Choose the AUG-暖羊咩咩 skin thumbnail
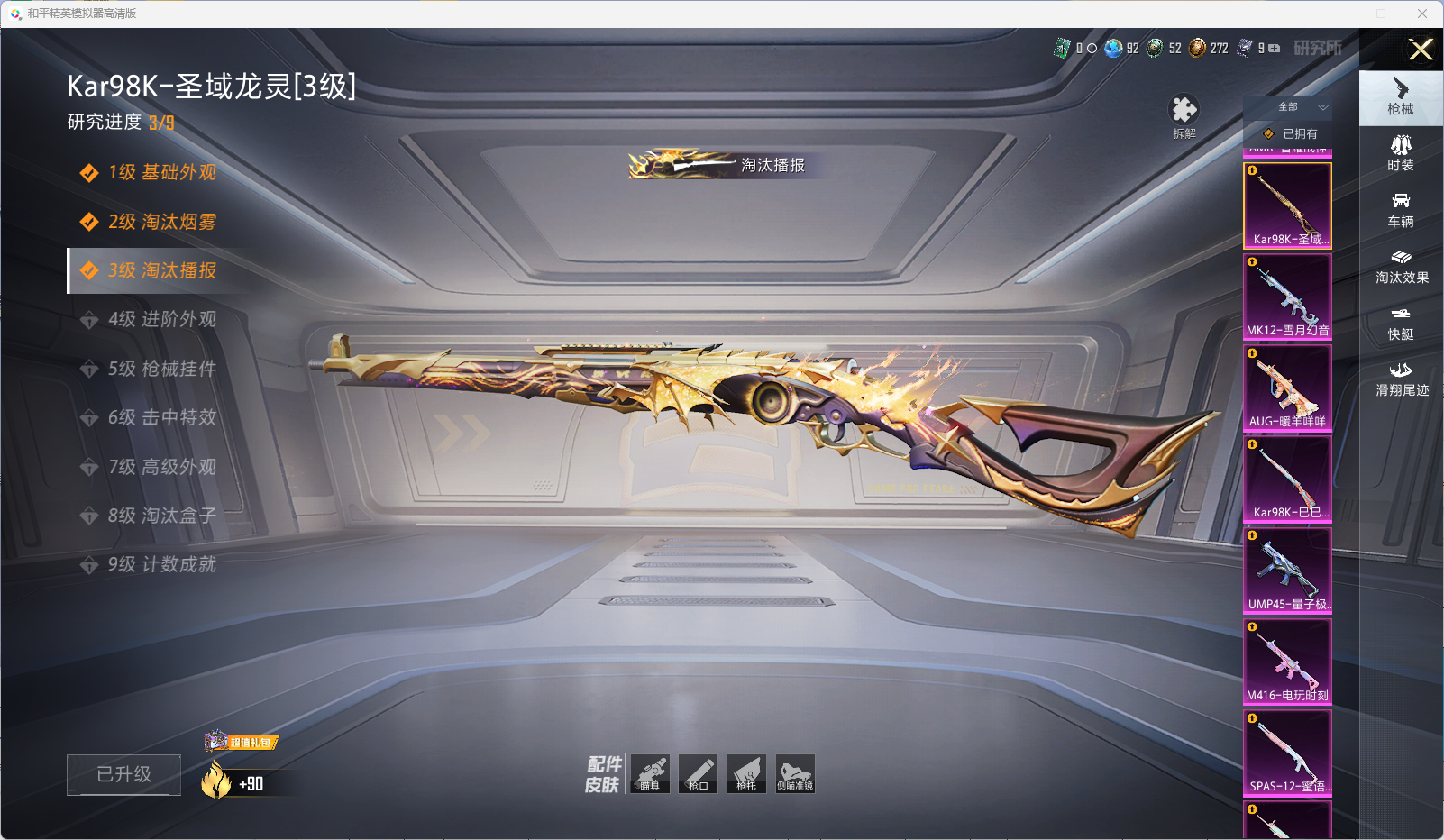 click(x=1287, y=388)
